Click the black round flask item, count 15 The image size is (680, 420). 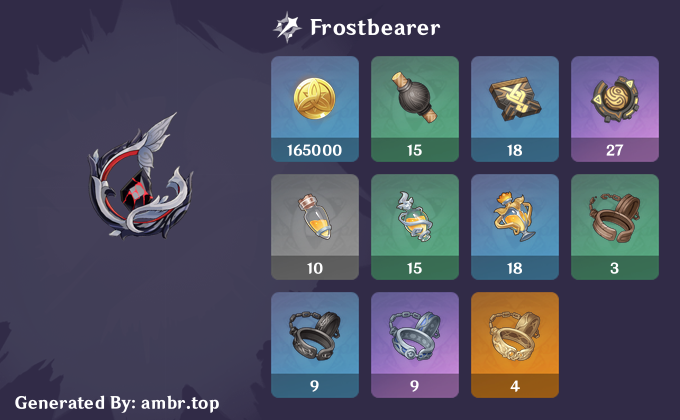pos(414,107)
